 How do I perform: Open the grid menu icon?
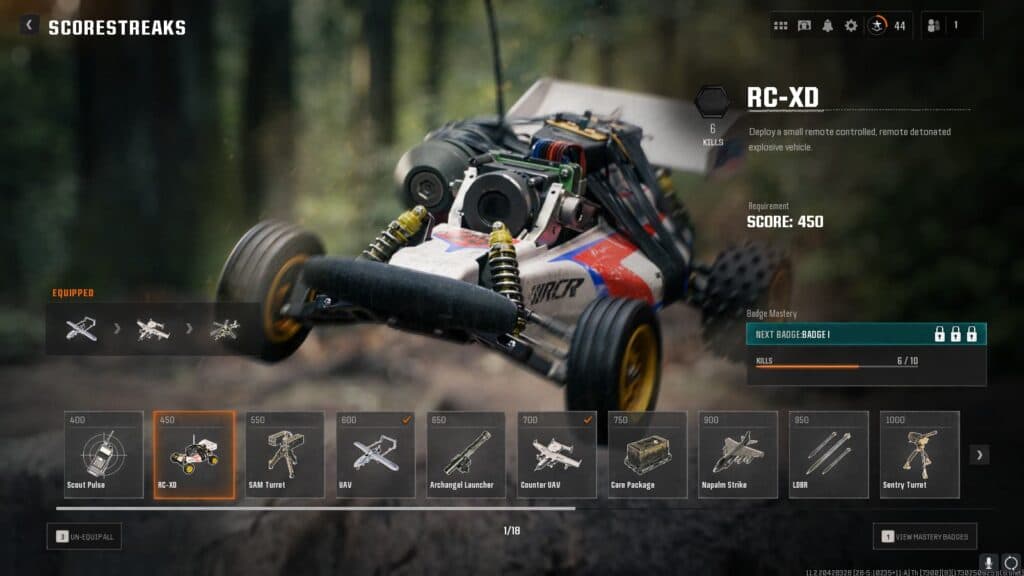click(781, 26)
